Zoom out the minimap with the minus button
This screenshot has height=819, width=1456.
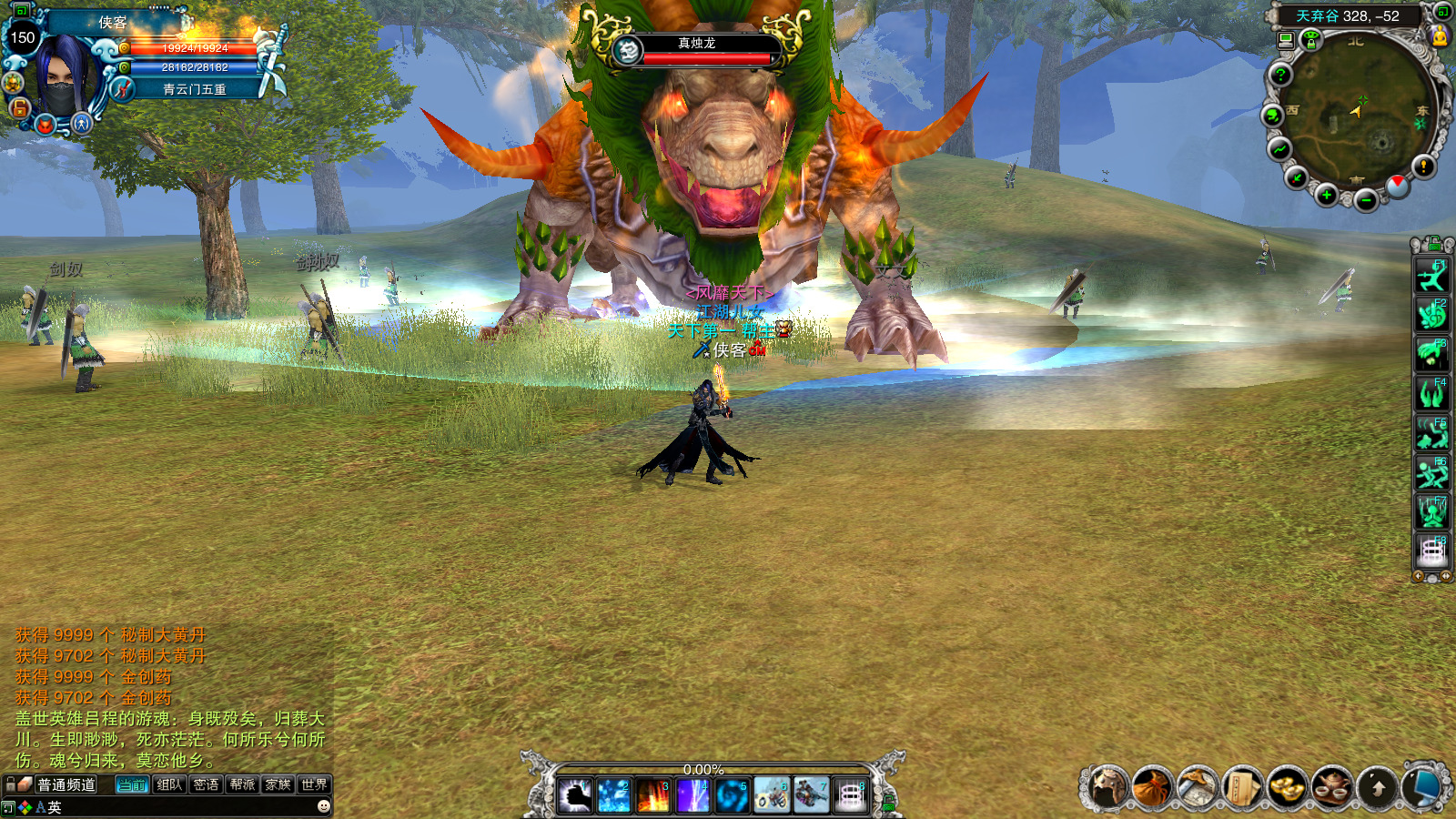[1366, 199]
